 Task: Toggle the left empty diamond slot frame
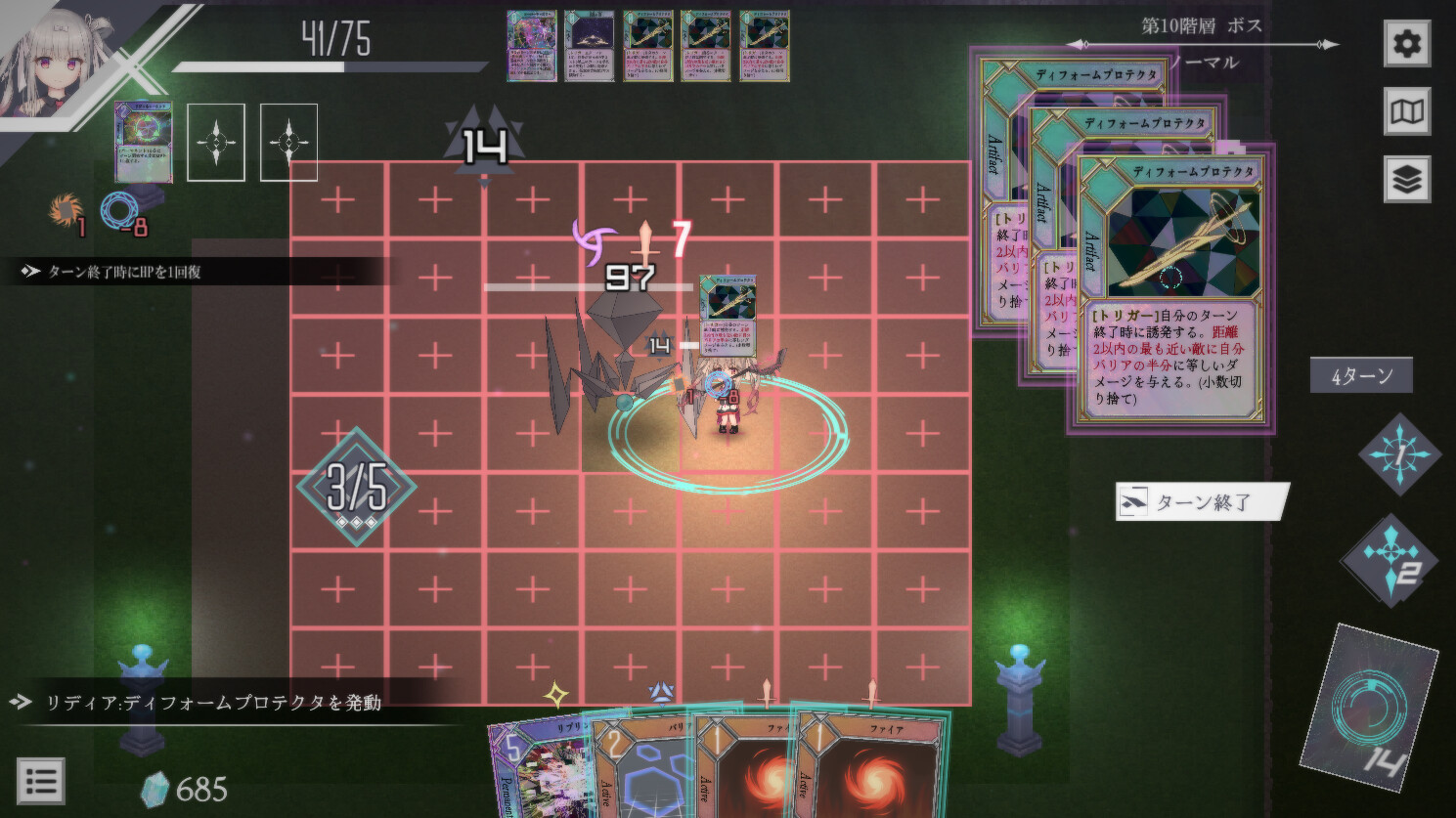217,143
